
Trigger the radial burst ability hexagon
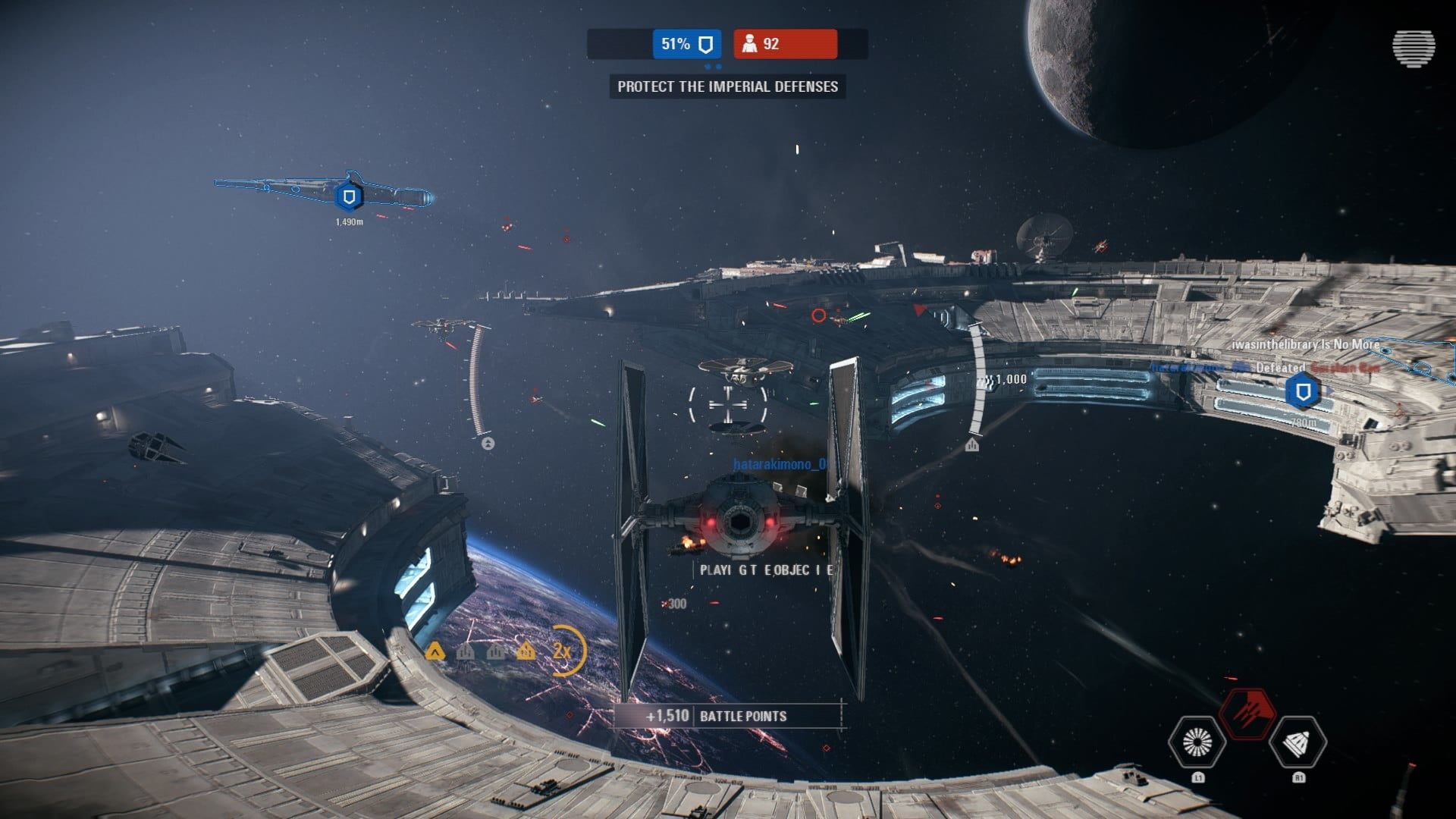(x=1197, y=743)
